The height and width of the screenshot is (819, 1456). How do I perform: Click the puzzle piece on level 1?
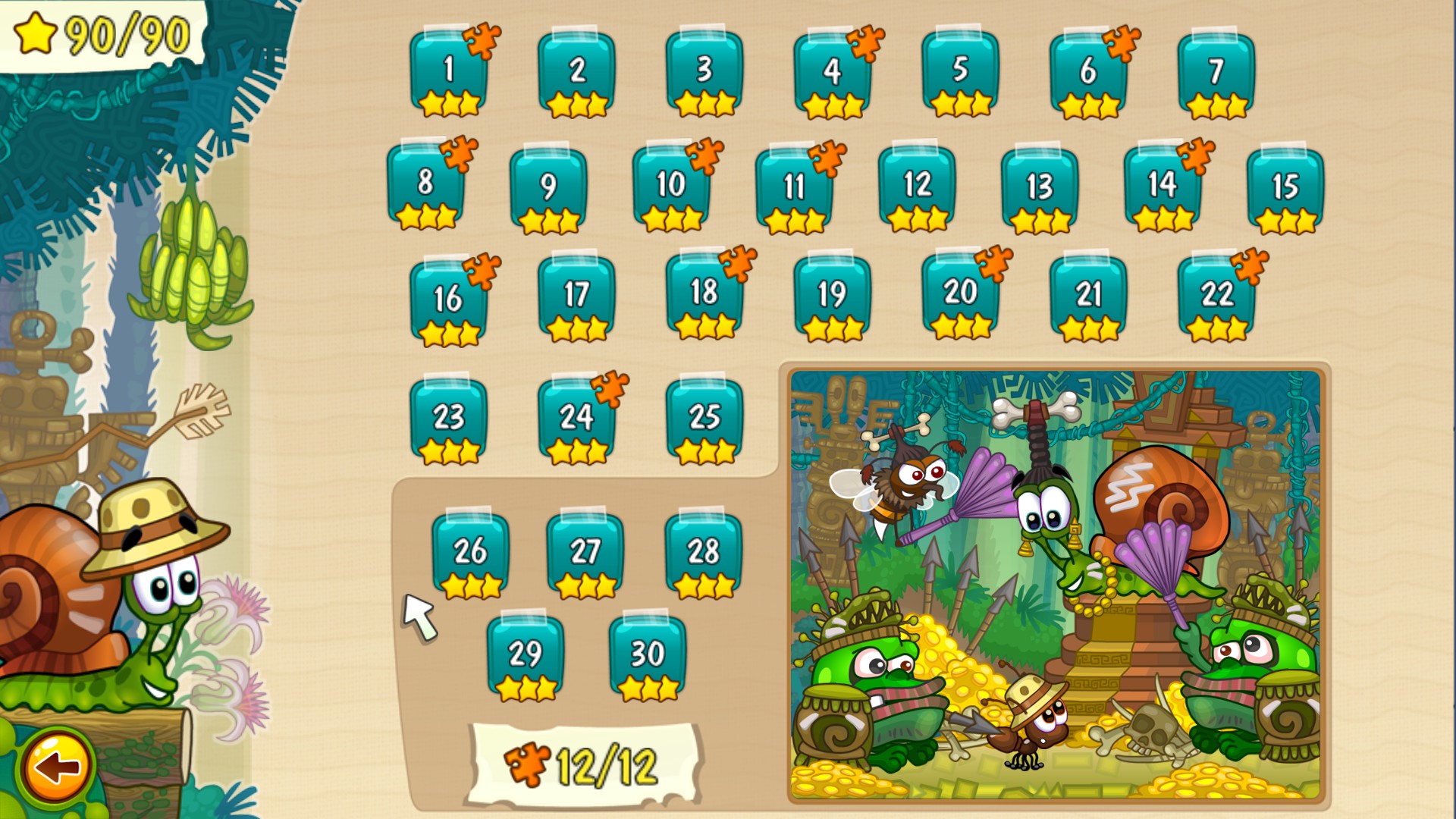click(x=483, y=43)
